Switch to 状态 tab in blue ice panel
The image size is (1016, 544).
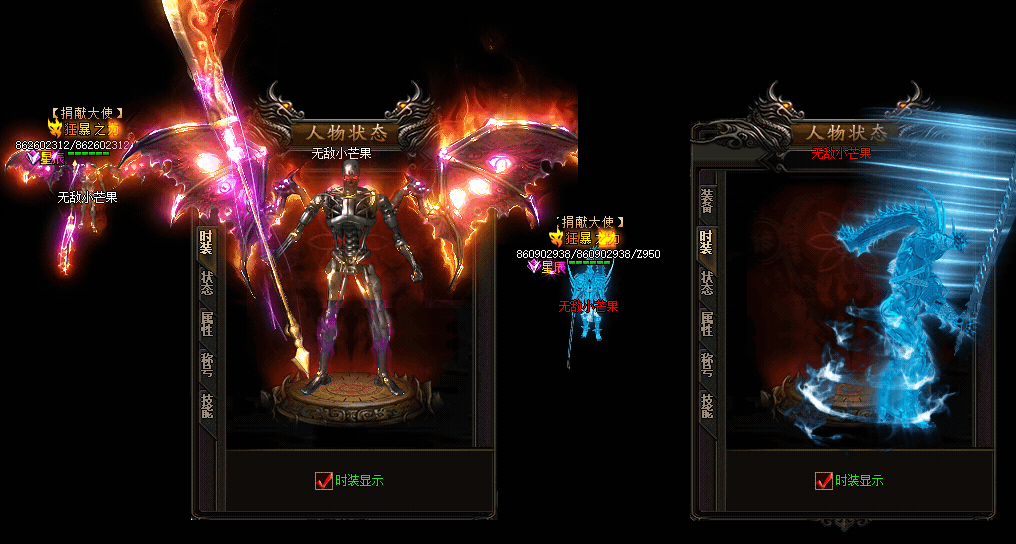click(706, 283)
